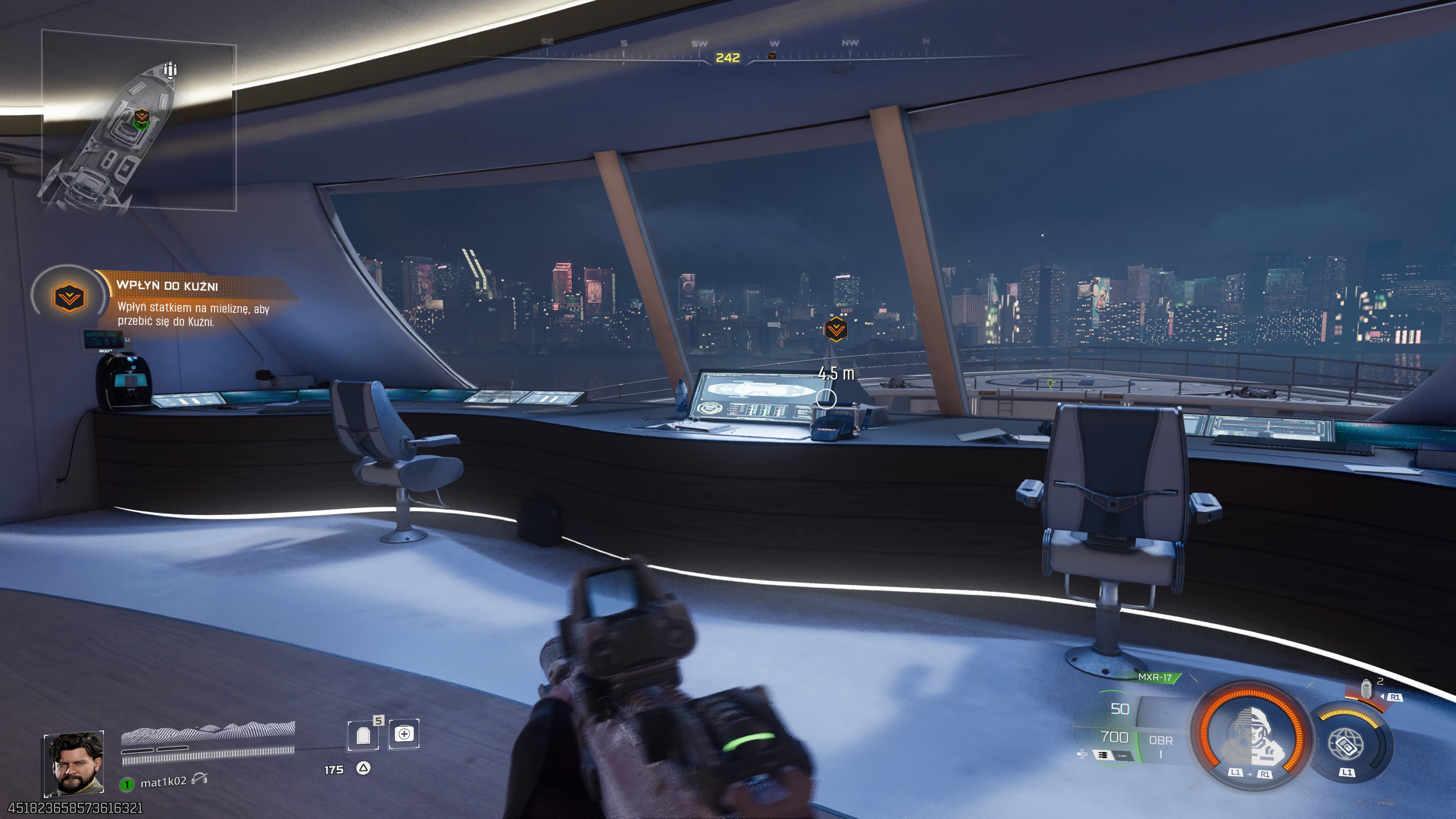Select the objective marker on the compass bar
Image resolution: width=1456 pixels, height=819 pixels.
772,56
